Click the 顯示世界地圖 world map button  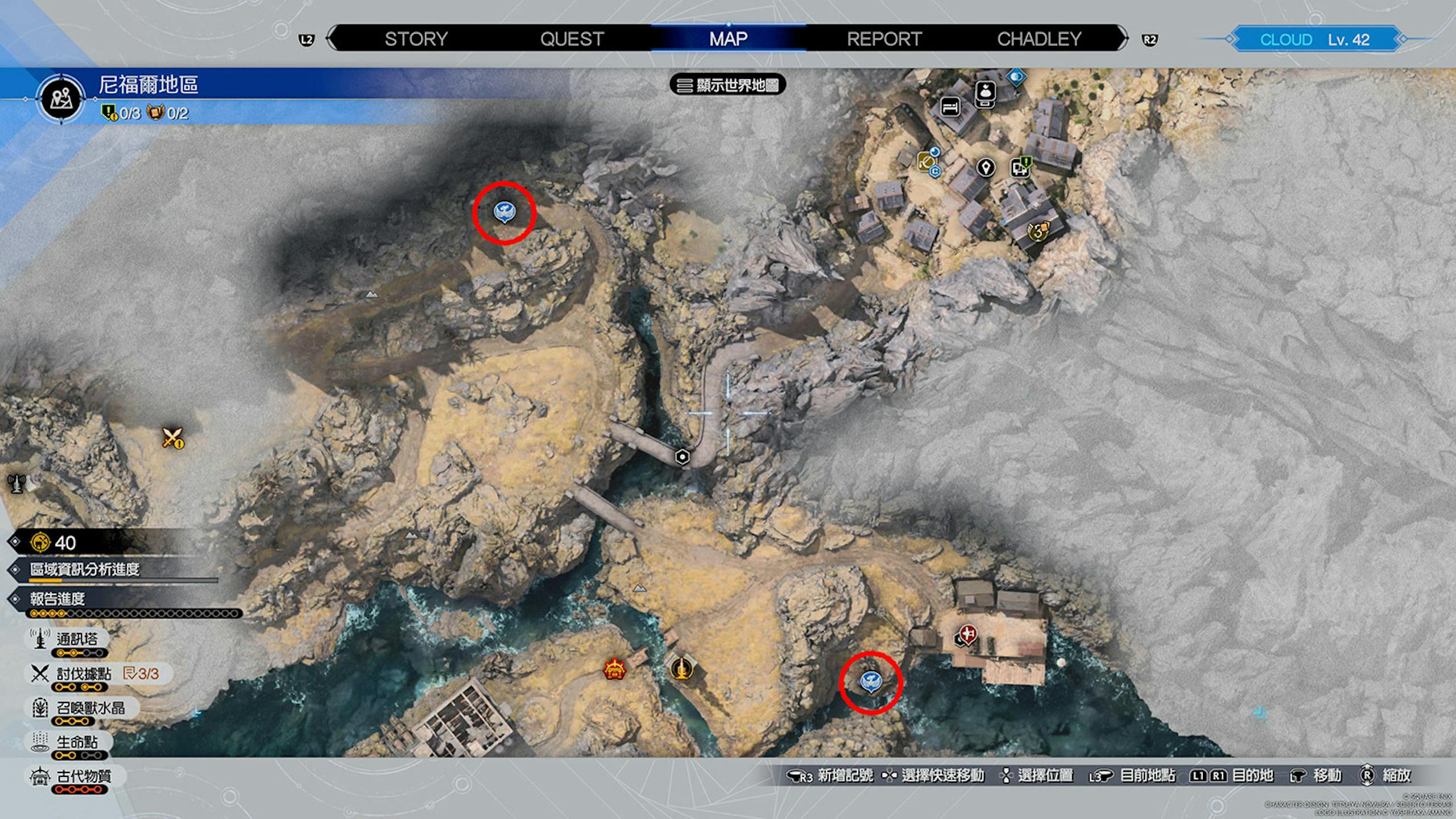729,85
